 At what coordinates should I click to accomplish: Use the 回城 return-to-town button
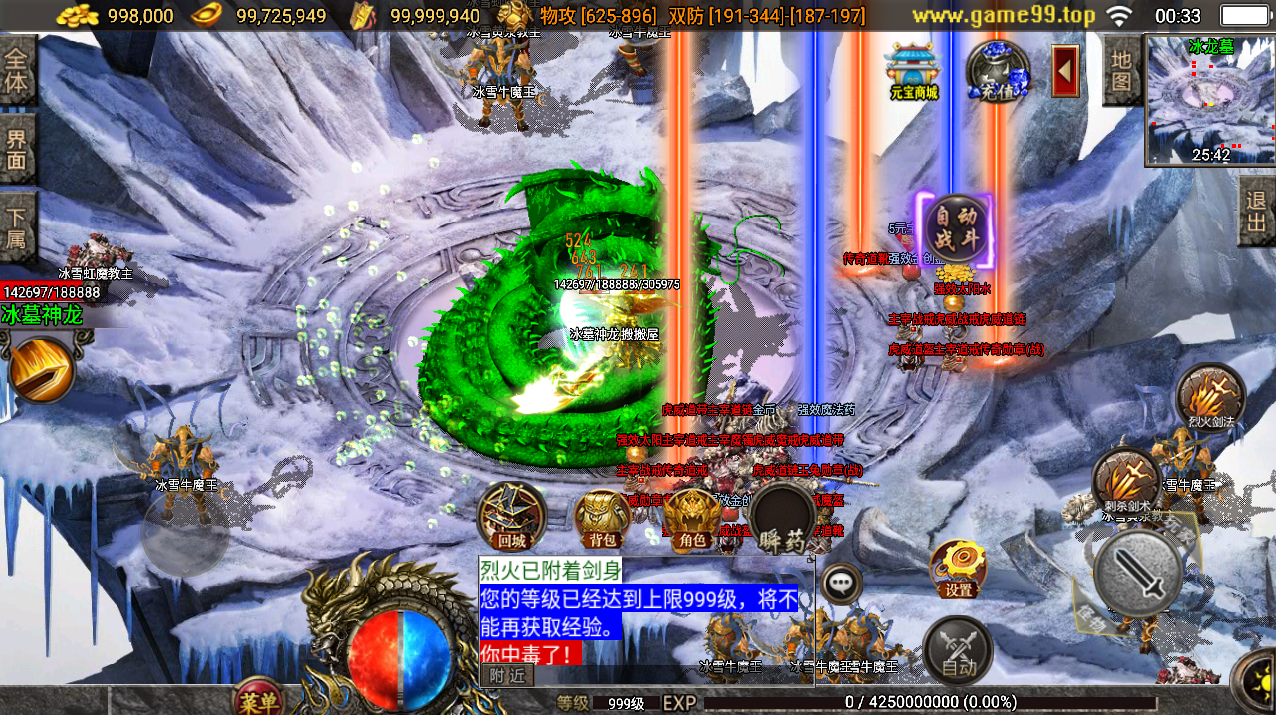pos(511,516)
